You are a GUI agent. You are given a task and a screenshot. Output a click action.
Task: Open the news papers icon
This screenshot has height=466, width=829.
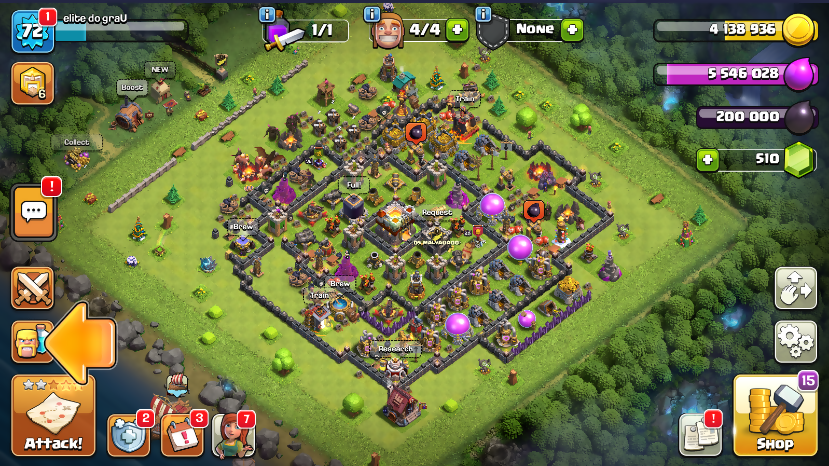click(x=701, y=434)
